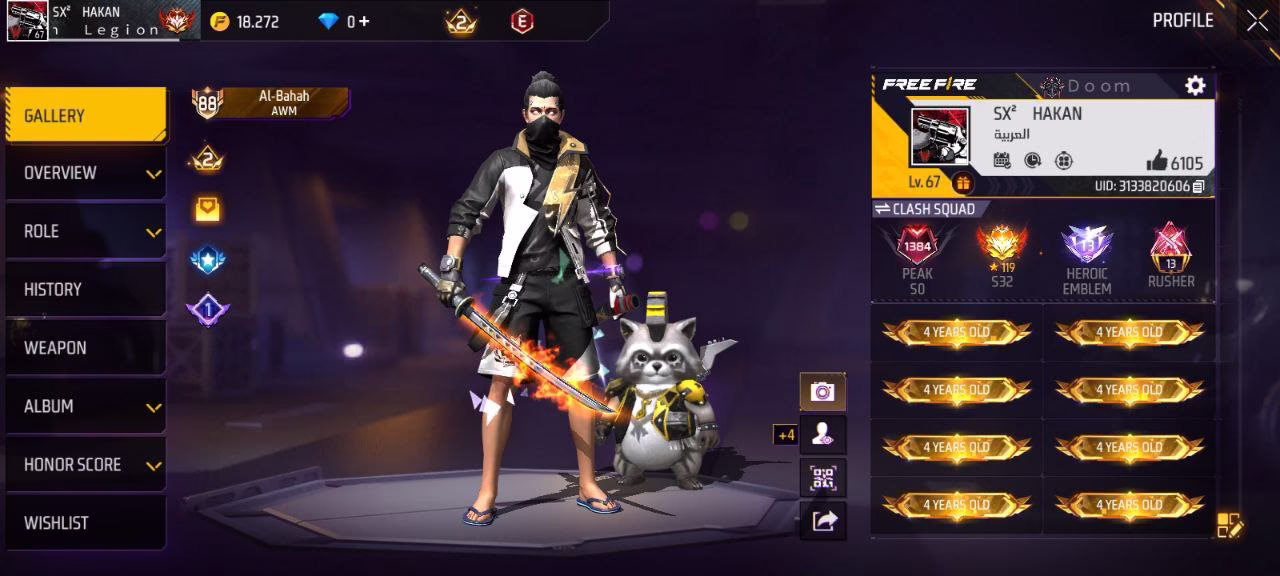
Task: Open the History tab
Action: (86, 289)
